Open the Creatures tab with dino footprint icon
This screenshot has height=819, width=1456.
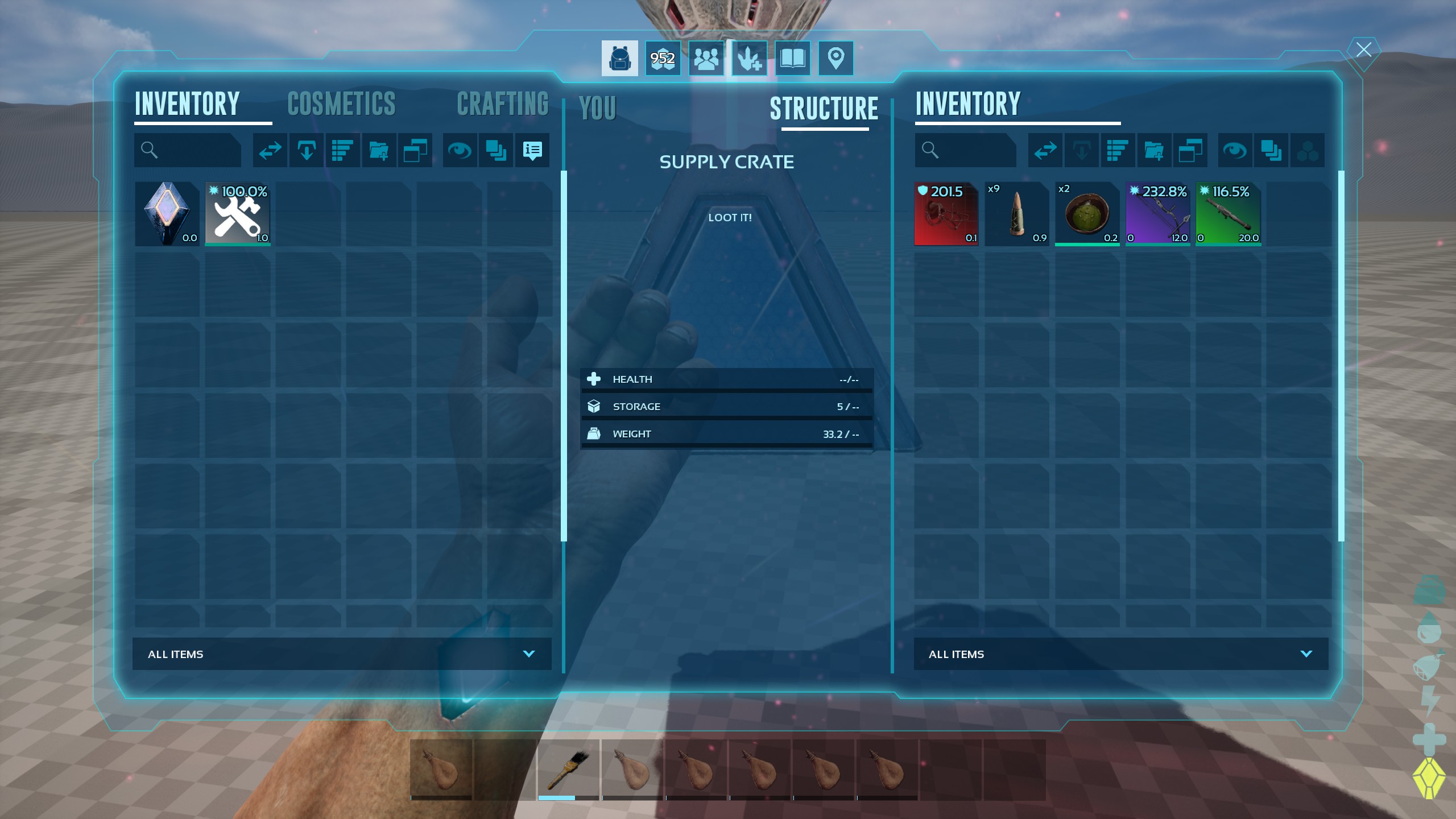coord(750,57)
